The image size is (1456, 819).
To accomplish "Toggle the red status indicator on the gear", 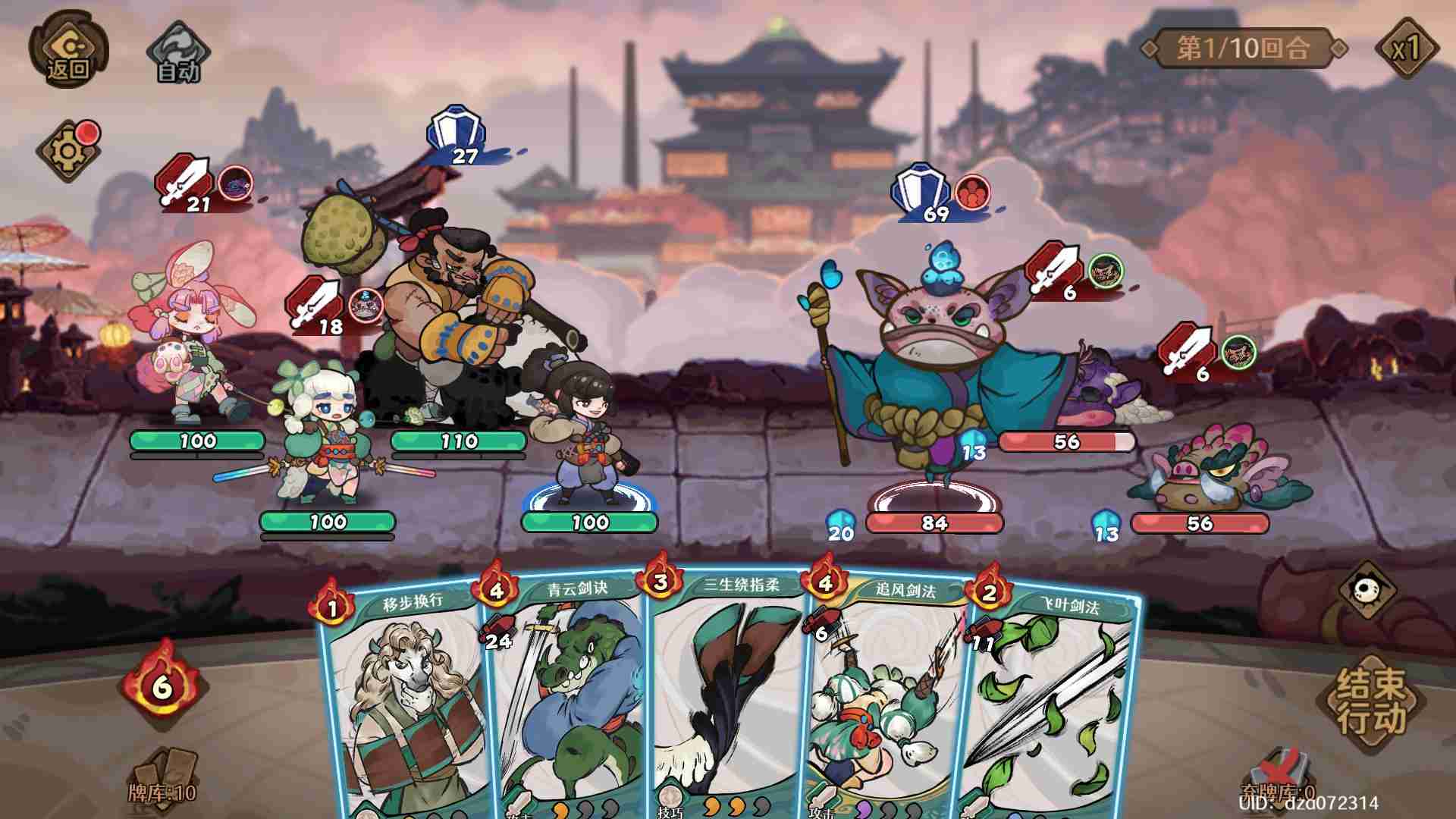I will click(89, 133).
